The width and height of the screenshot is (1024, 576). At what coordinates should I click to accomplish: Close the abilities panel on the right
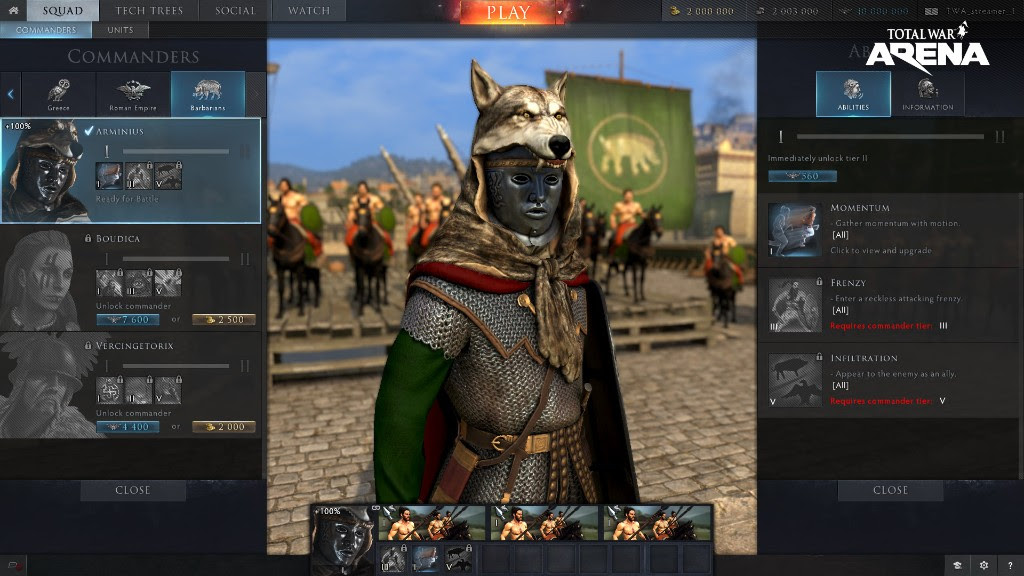click(x=890, y=490)
